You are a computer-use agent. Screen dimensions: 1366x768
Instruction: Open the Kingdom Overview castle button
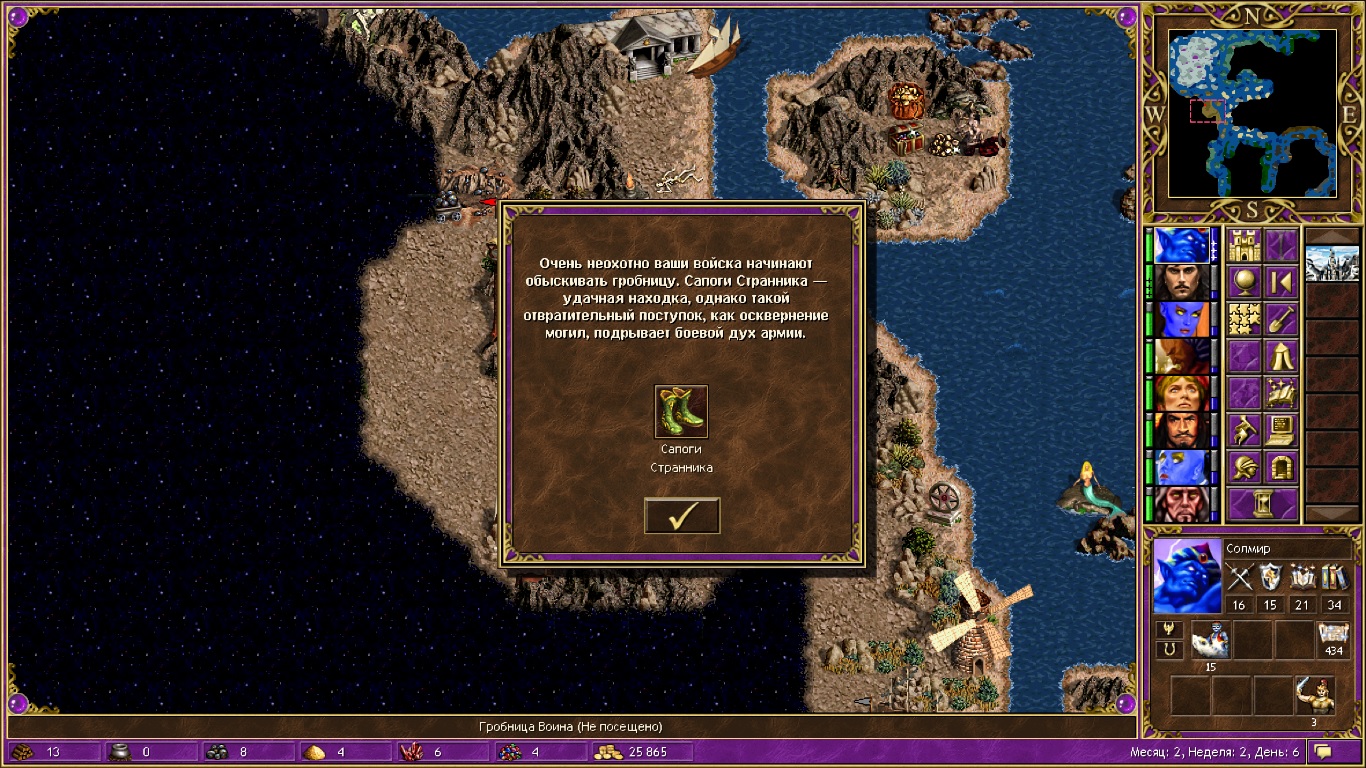(1244, 245)
